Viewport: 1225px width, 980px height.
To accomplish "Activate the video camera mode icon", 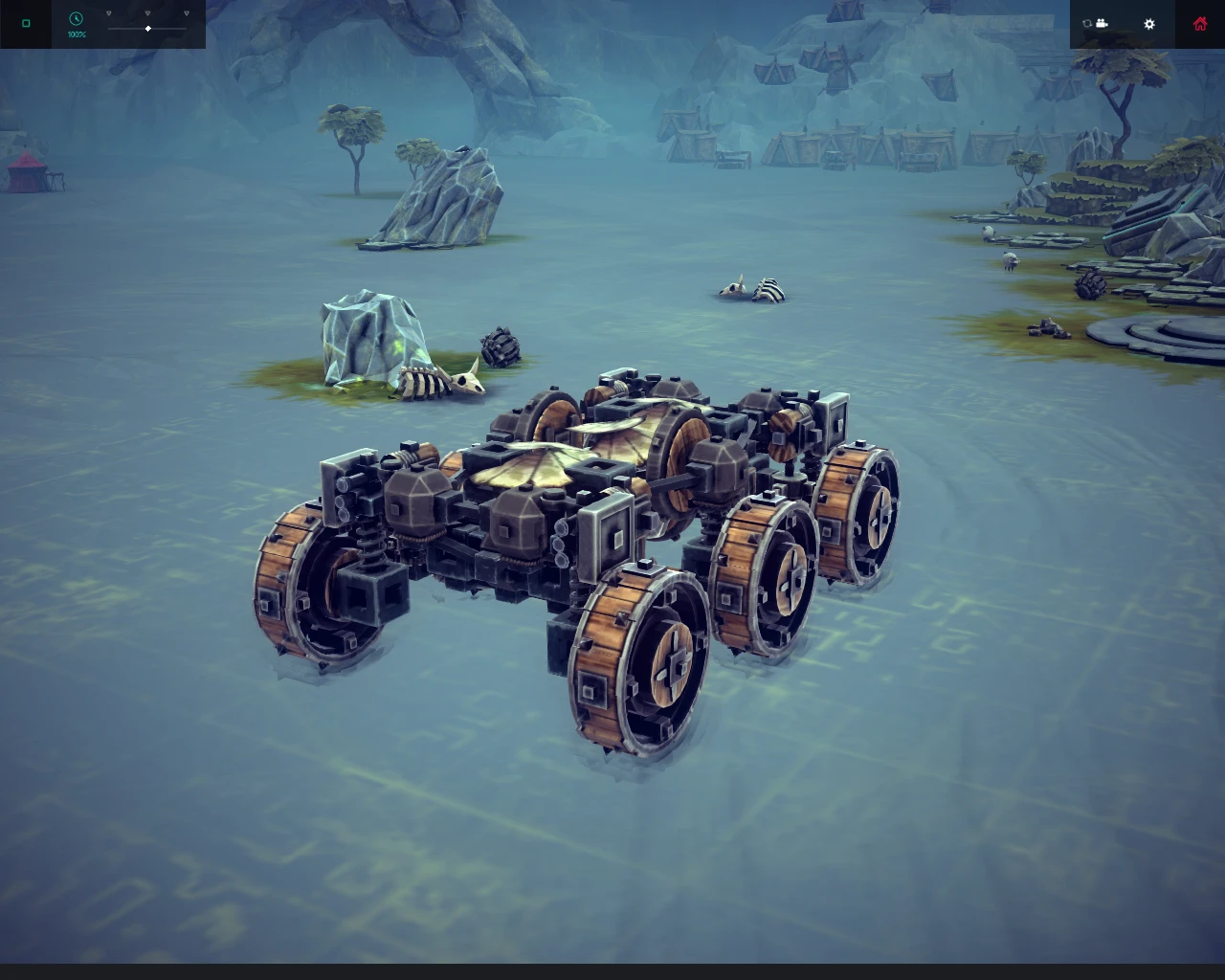I will 1102,24.
